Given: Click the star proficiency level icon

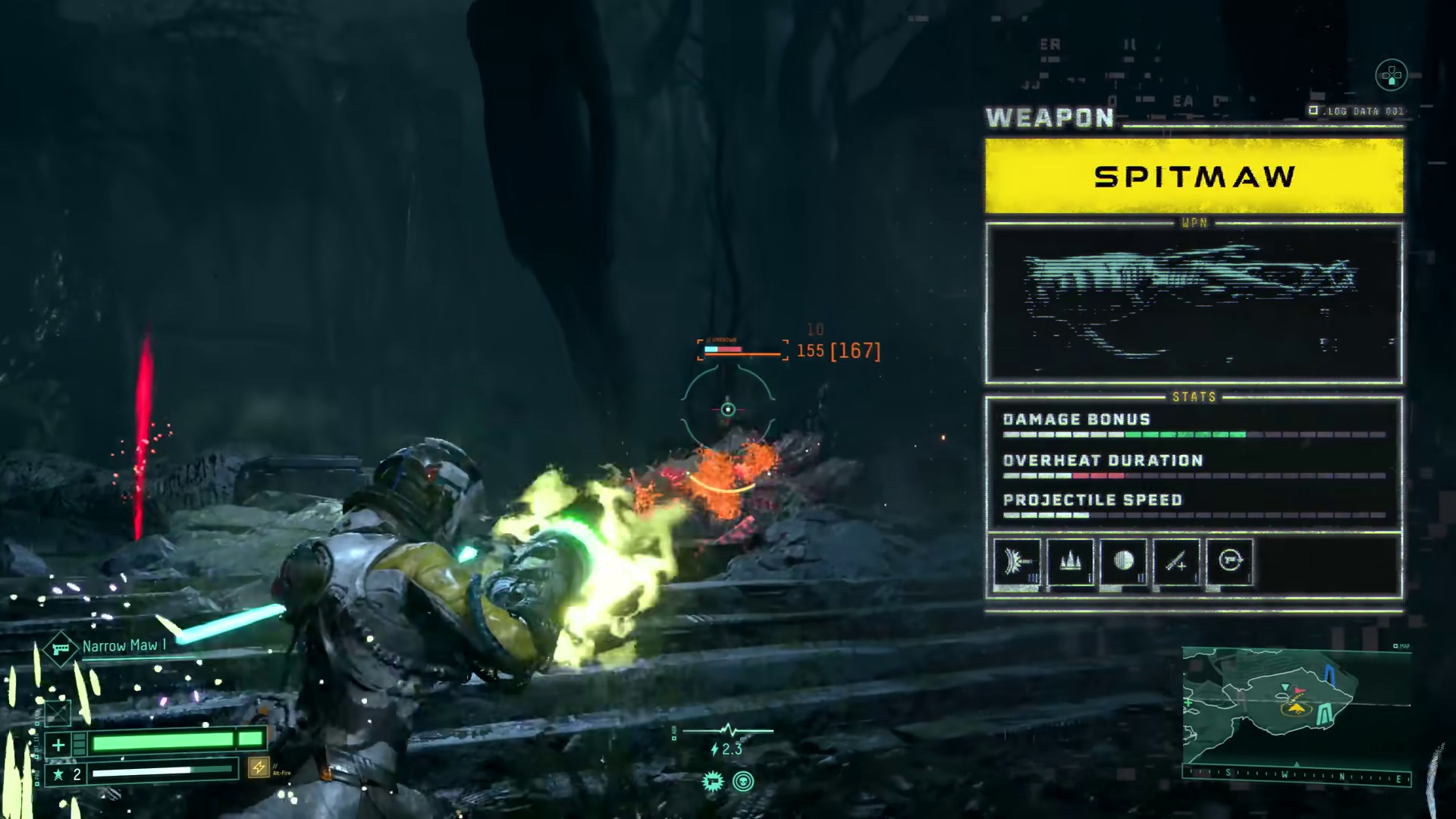Looking at the screenshot, I should 58,774.
